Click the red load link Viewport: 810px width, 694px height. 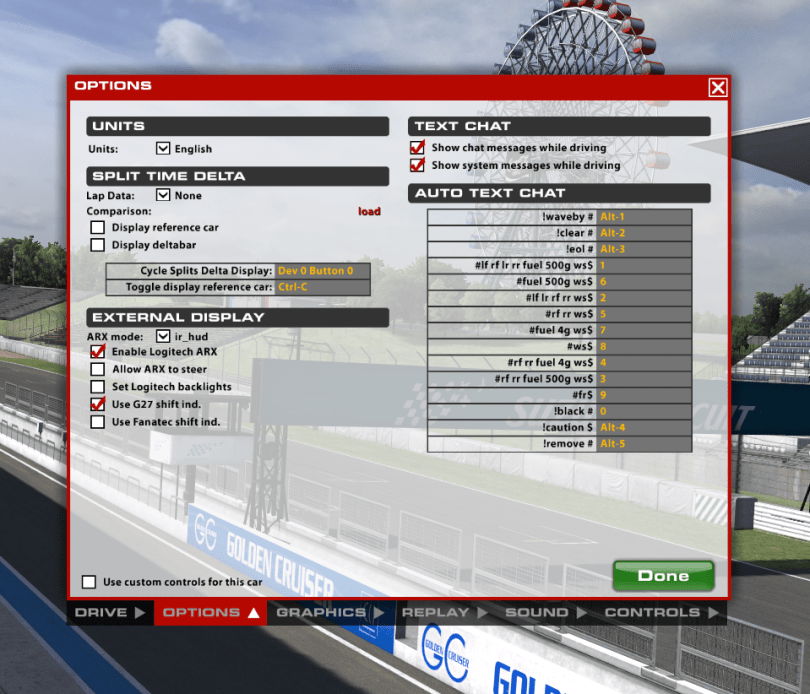point(369,211)
